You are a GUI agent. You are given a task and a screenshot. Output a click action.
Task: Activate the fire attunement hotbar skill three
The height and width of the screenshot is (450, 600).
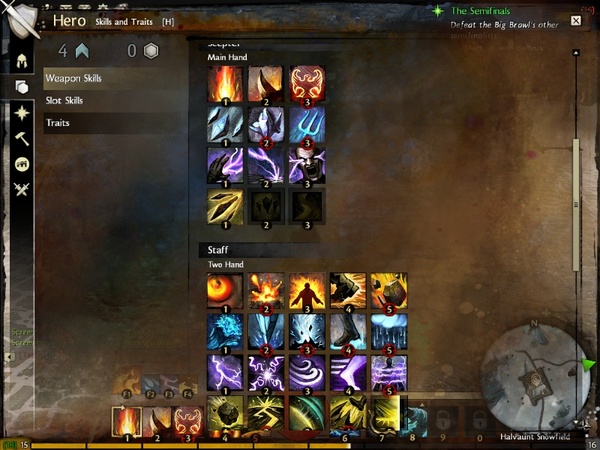click(x=187, y=421)
